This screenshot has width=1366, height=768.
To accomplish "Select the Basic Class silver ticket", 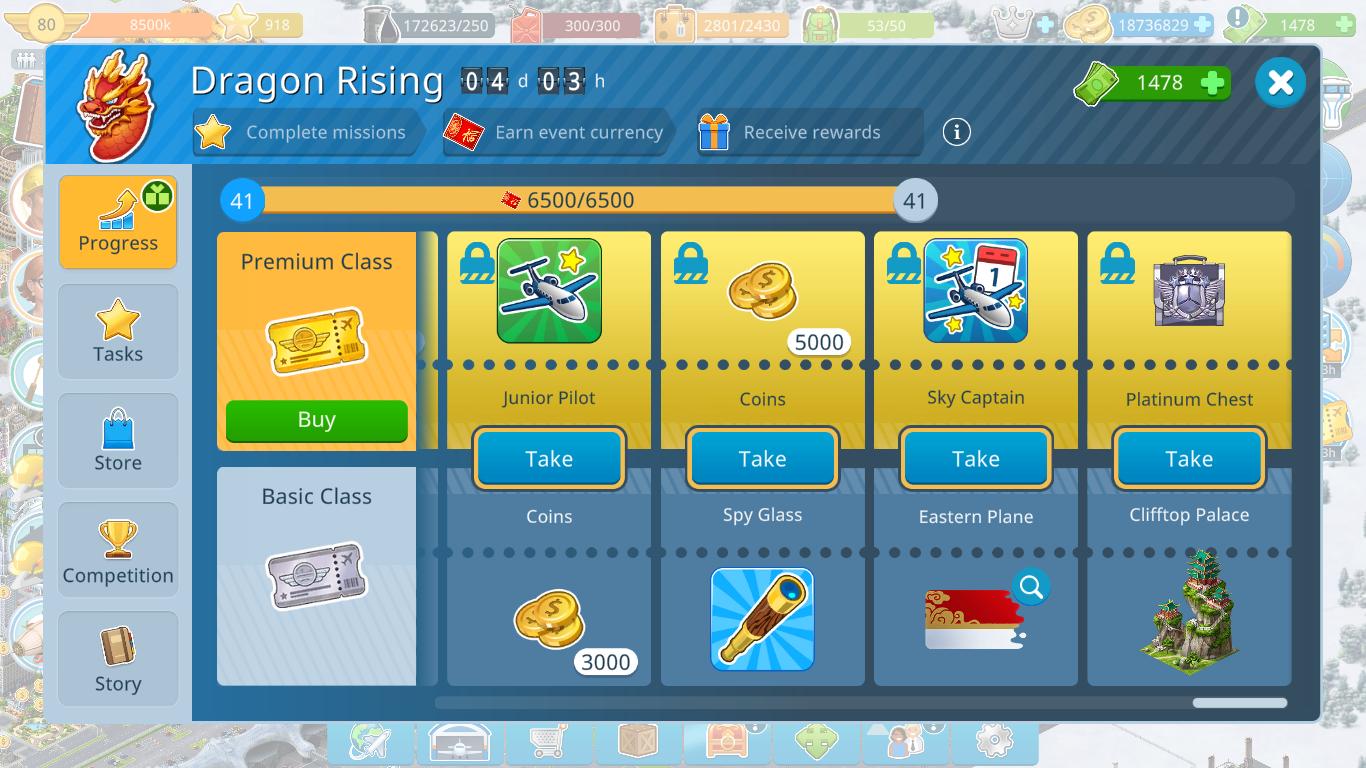I will (316, 576).
